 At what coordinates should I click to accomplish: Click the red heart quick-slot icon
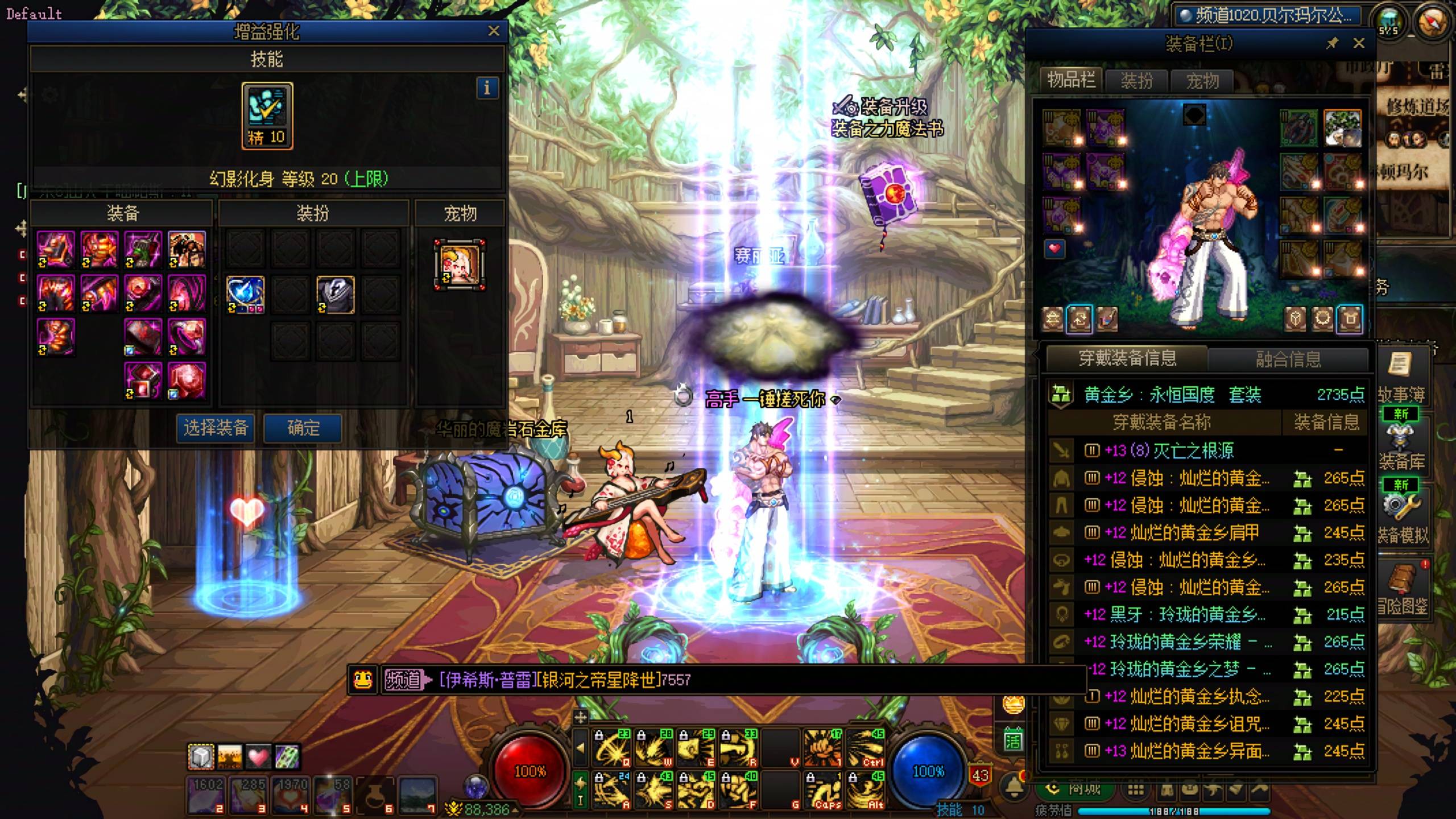tap(258, 757)
